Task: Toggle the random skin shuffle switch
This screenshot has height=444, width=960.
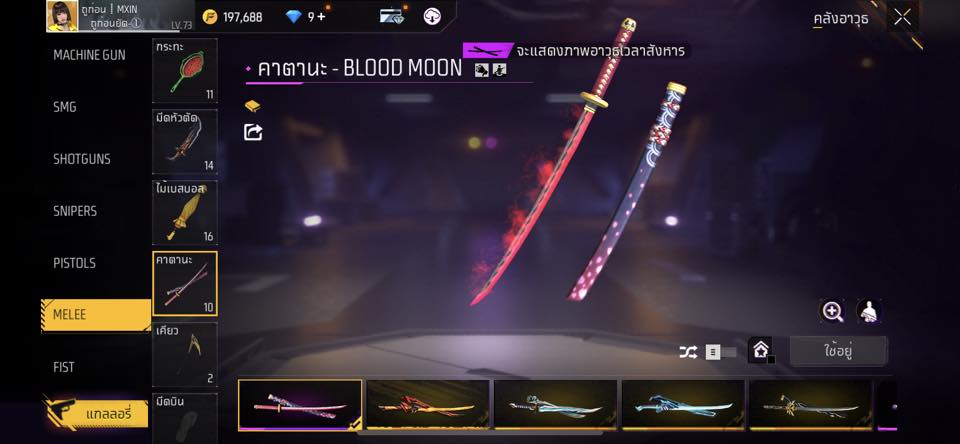Action: (x=712, y=352)
